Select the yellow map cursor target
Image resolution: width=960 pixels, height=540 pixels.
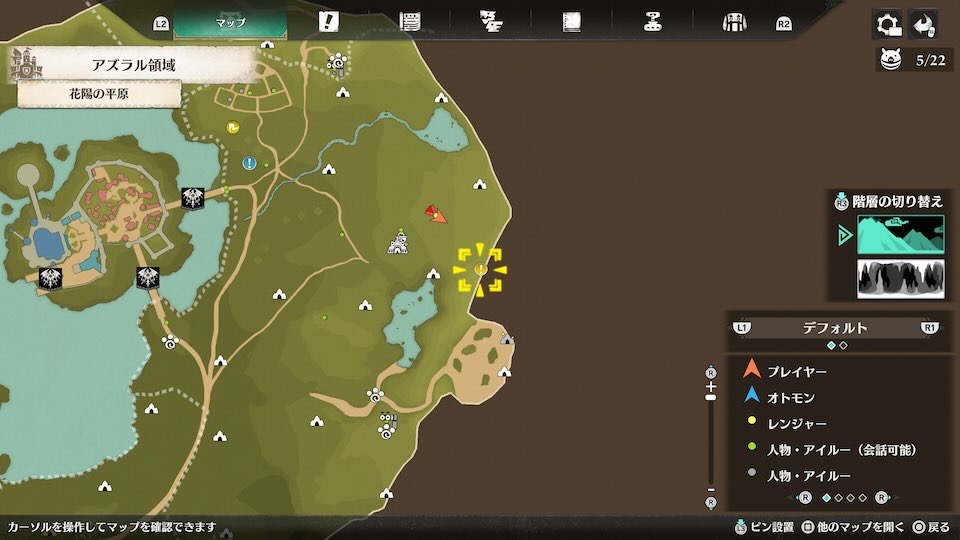click(x=480, y=270)
